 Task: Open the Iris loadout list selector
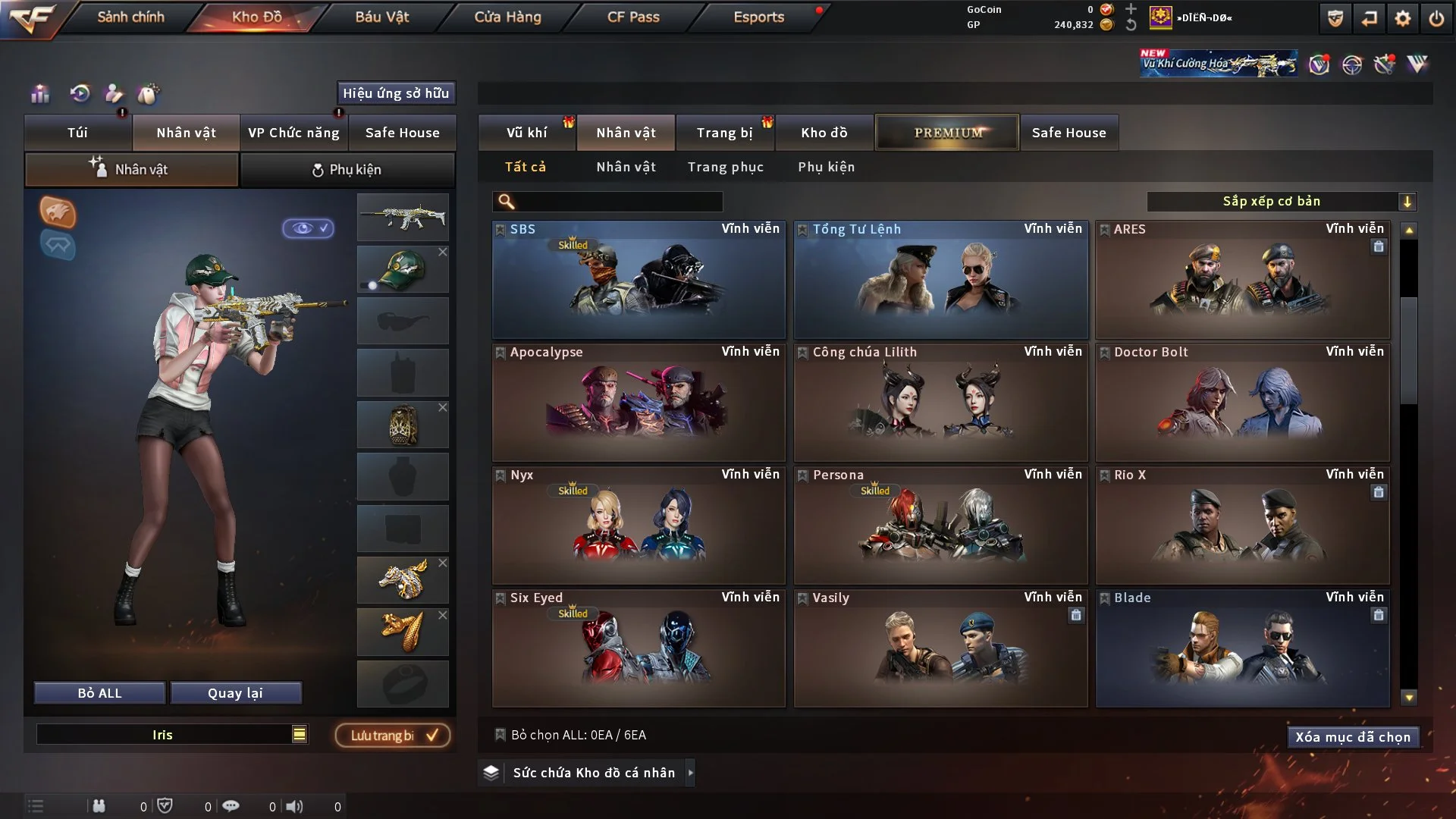click(300, 734)
